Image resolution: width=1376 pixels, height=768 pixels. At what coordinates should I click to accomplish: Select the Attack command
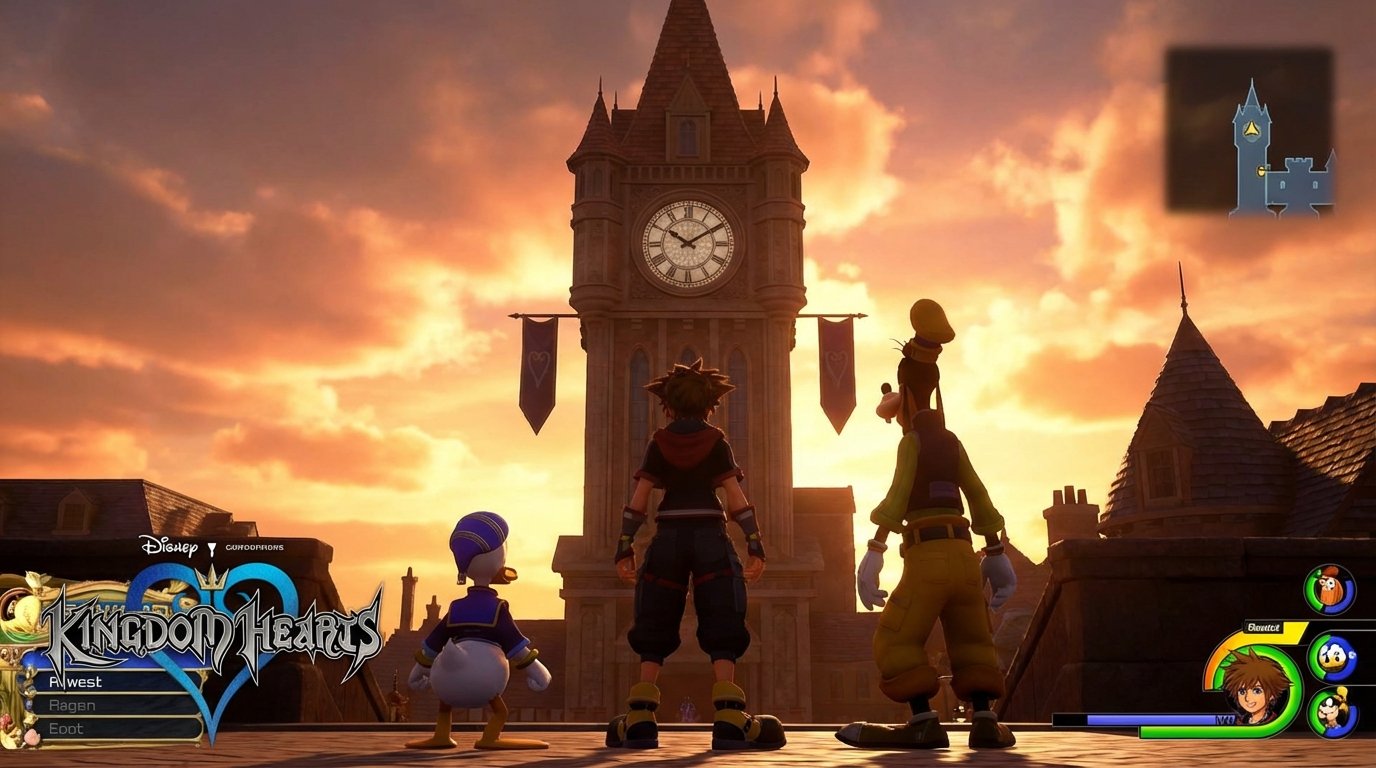(x=75, y=682)
